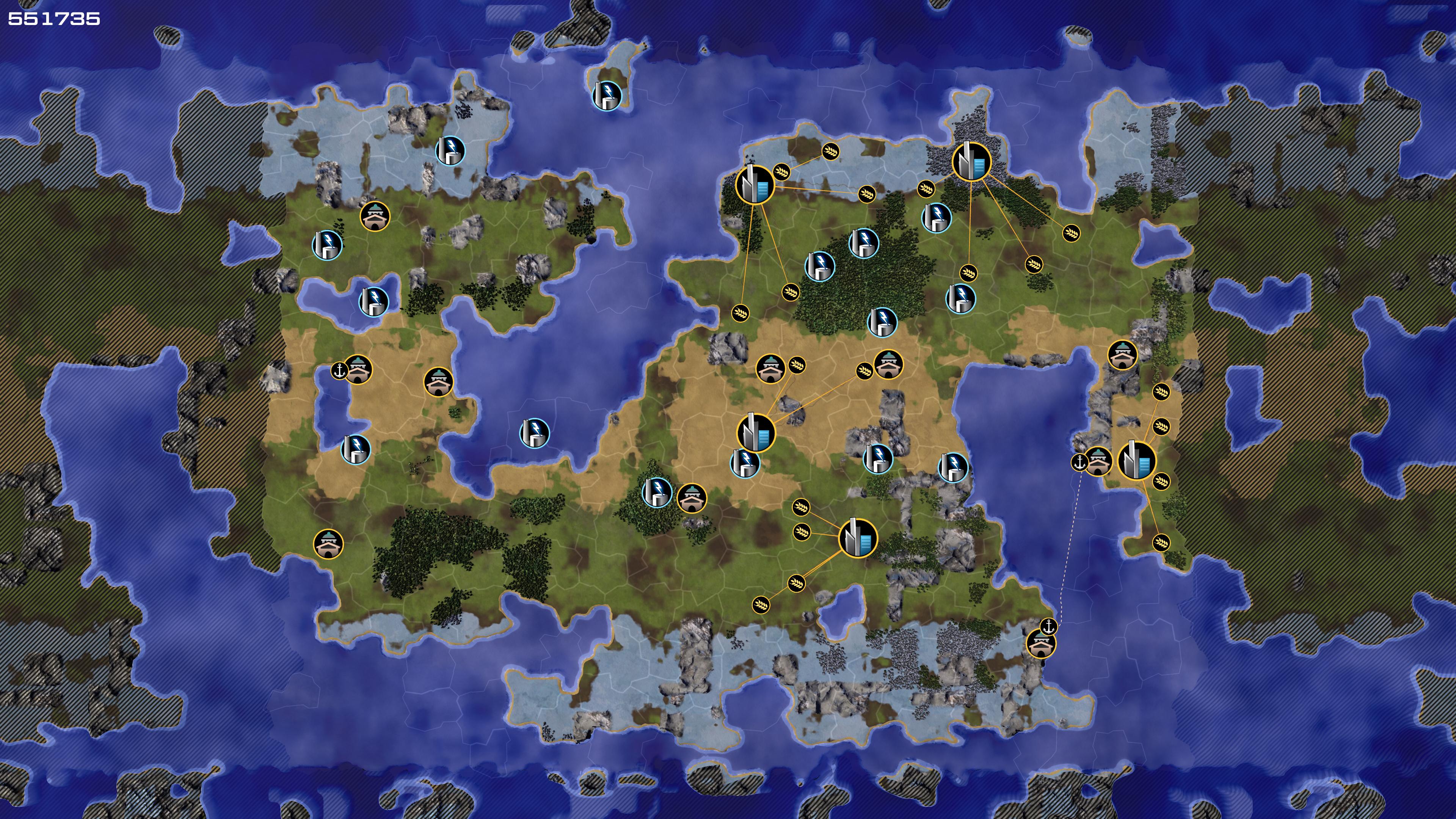Select the power plant marker on the small northern island
The height and width of the screenshot is (819, 1456).
point(607,95)
